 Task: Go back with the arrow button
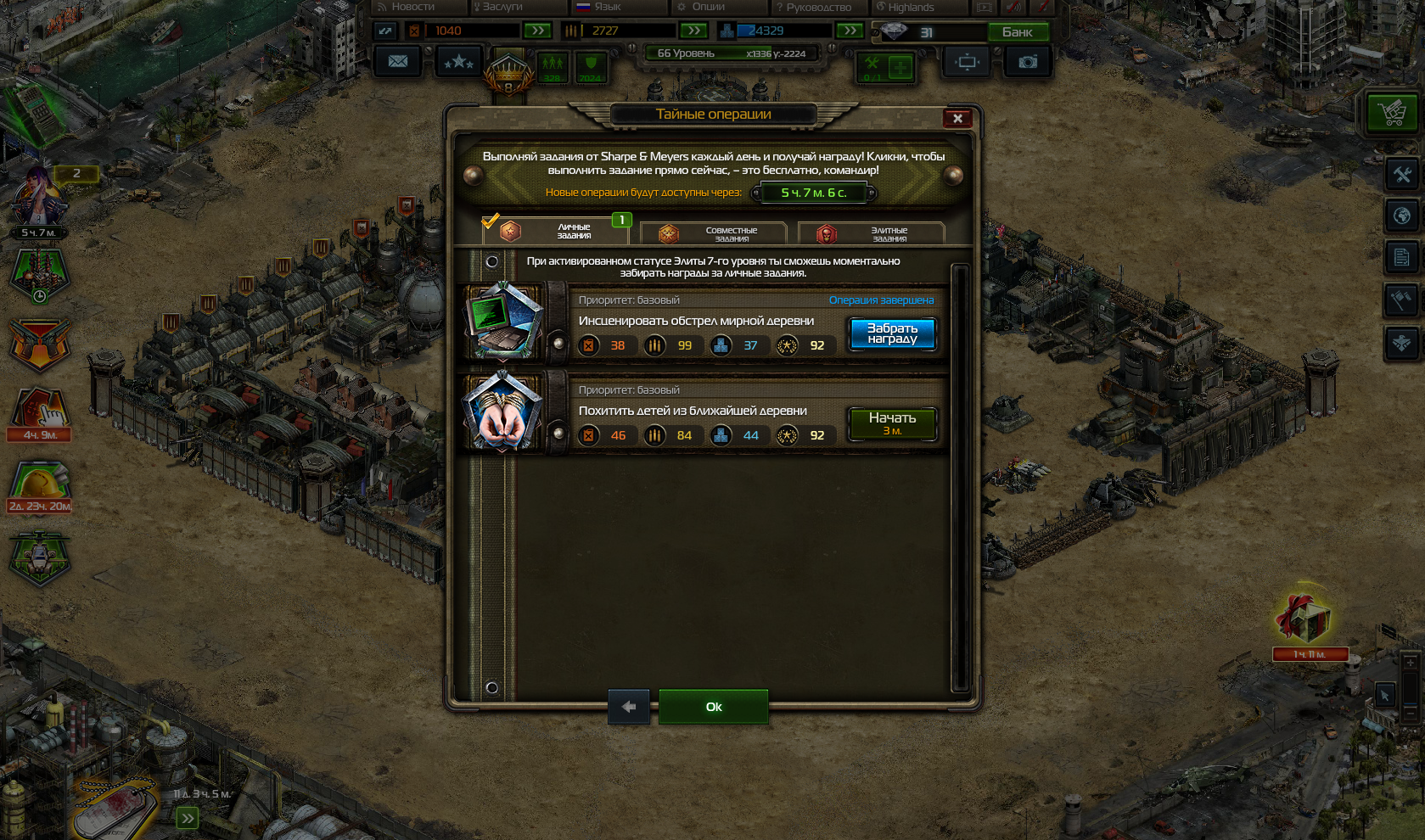coord(629,707)
